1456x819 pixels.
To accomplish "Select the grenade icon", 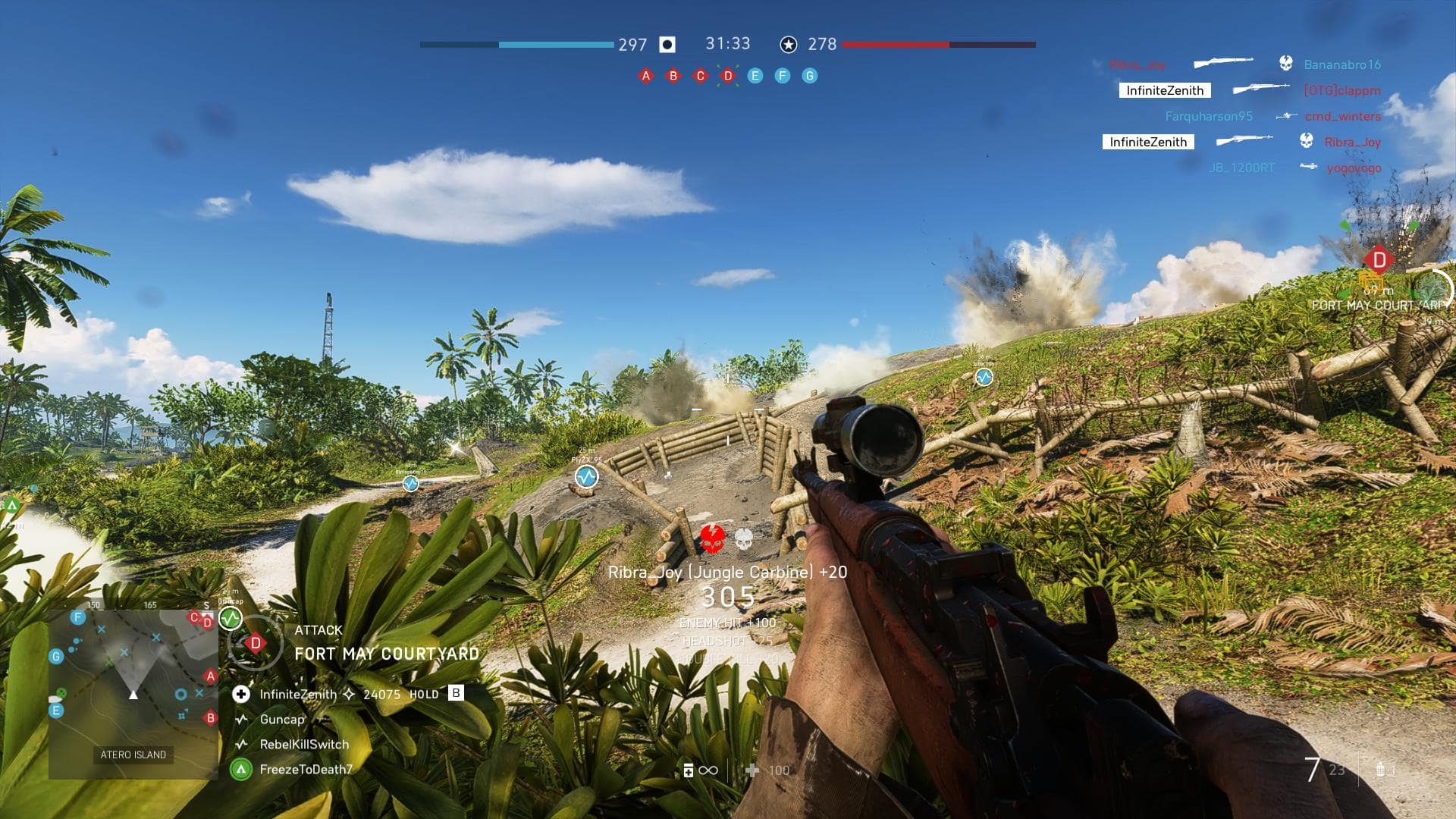I will pyautogui.click(x=1381, y=770).
